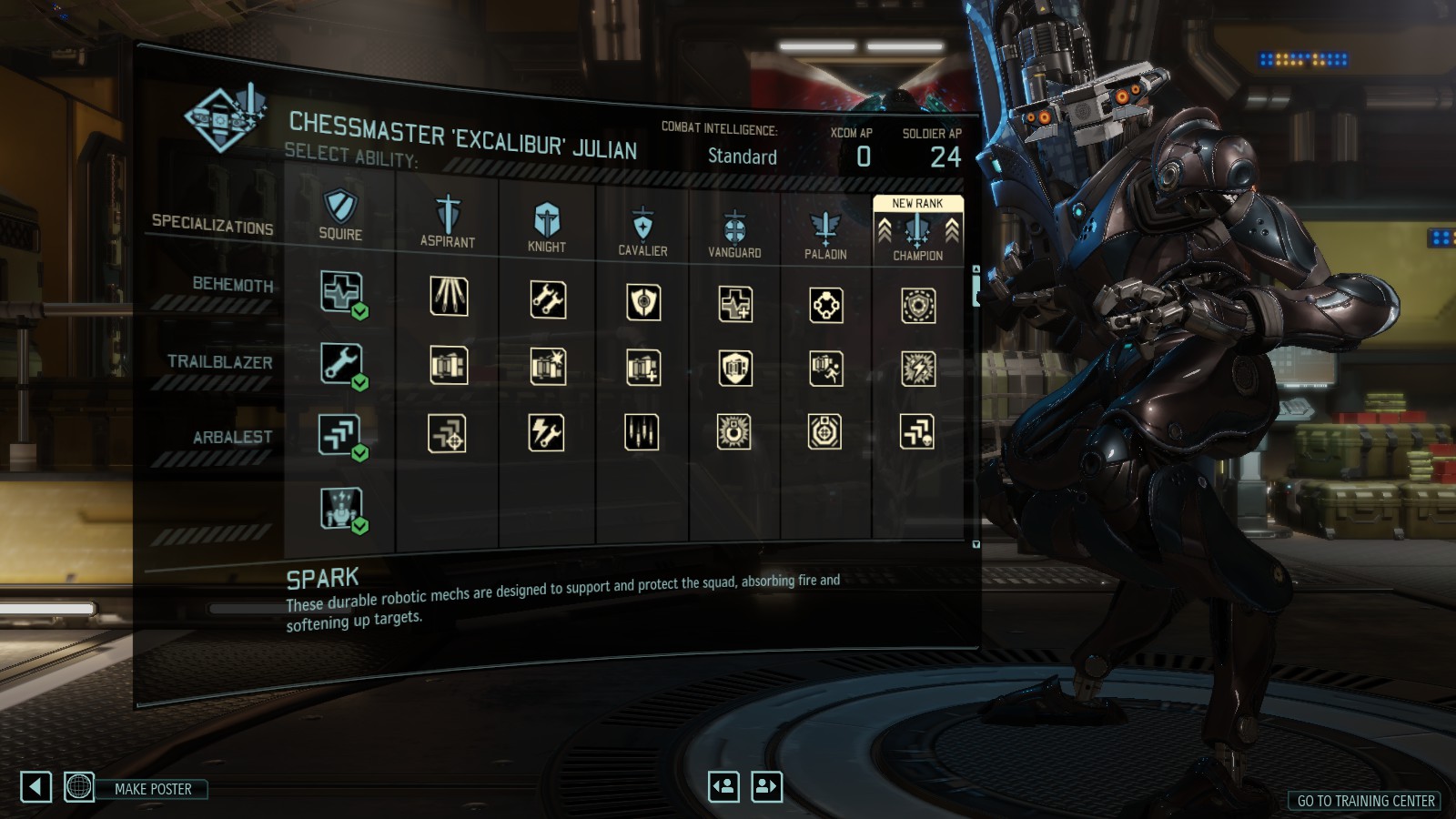
Task: Choose the Behemoth Knight crossed wrenches ability
Action: (x=548, y=299)
